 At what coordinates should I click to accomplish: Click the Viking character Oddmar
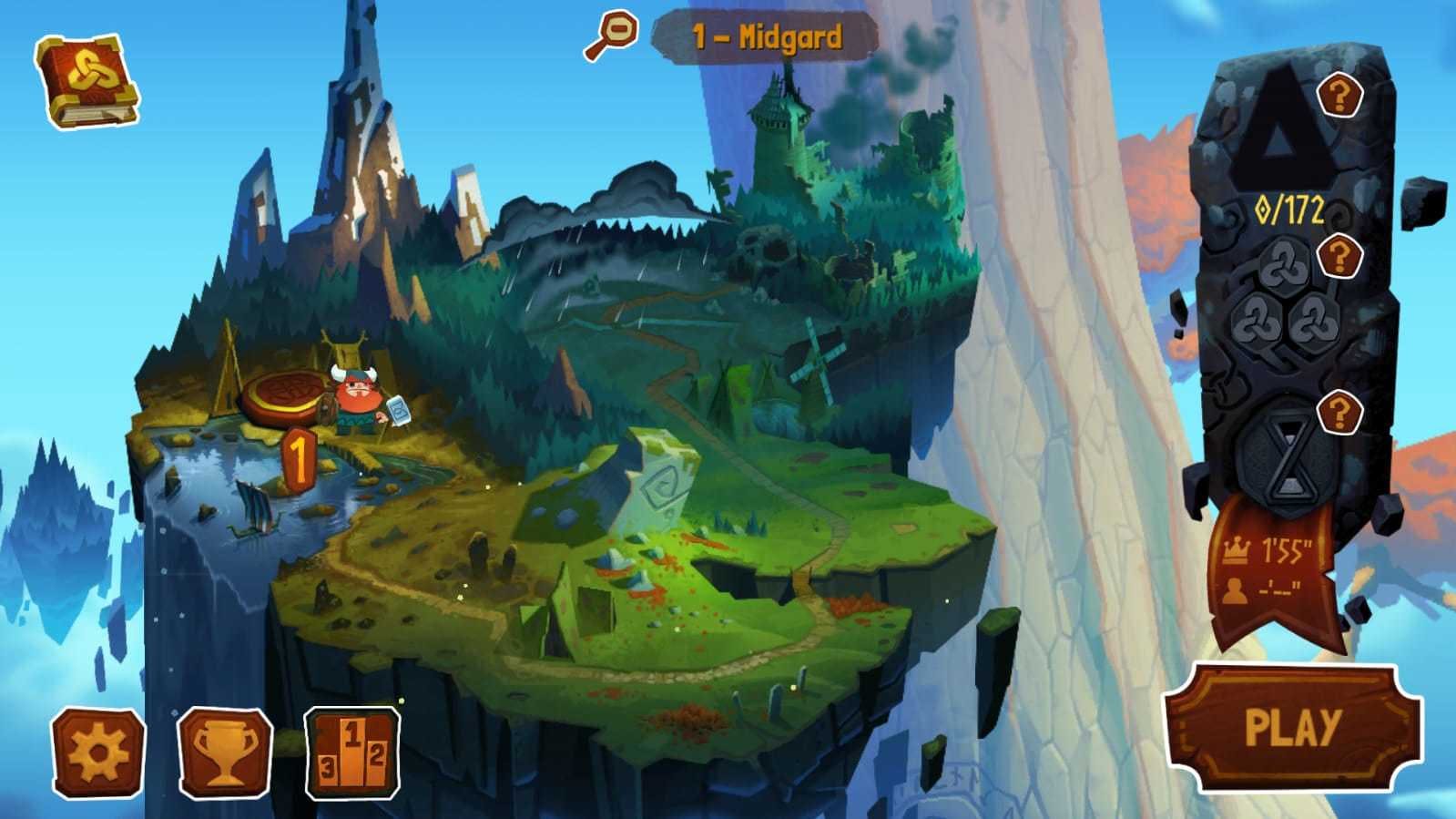(x=356, y=398)
